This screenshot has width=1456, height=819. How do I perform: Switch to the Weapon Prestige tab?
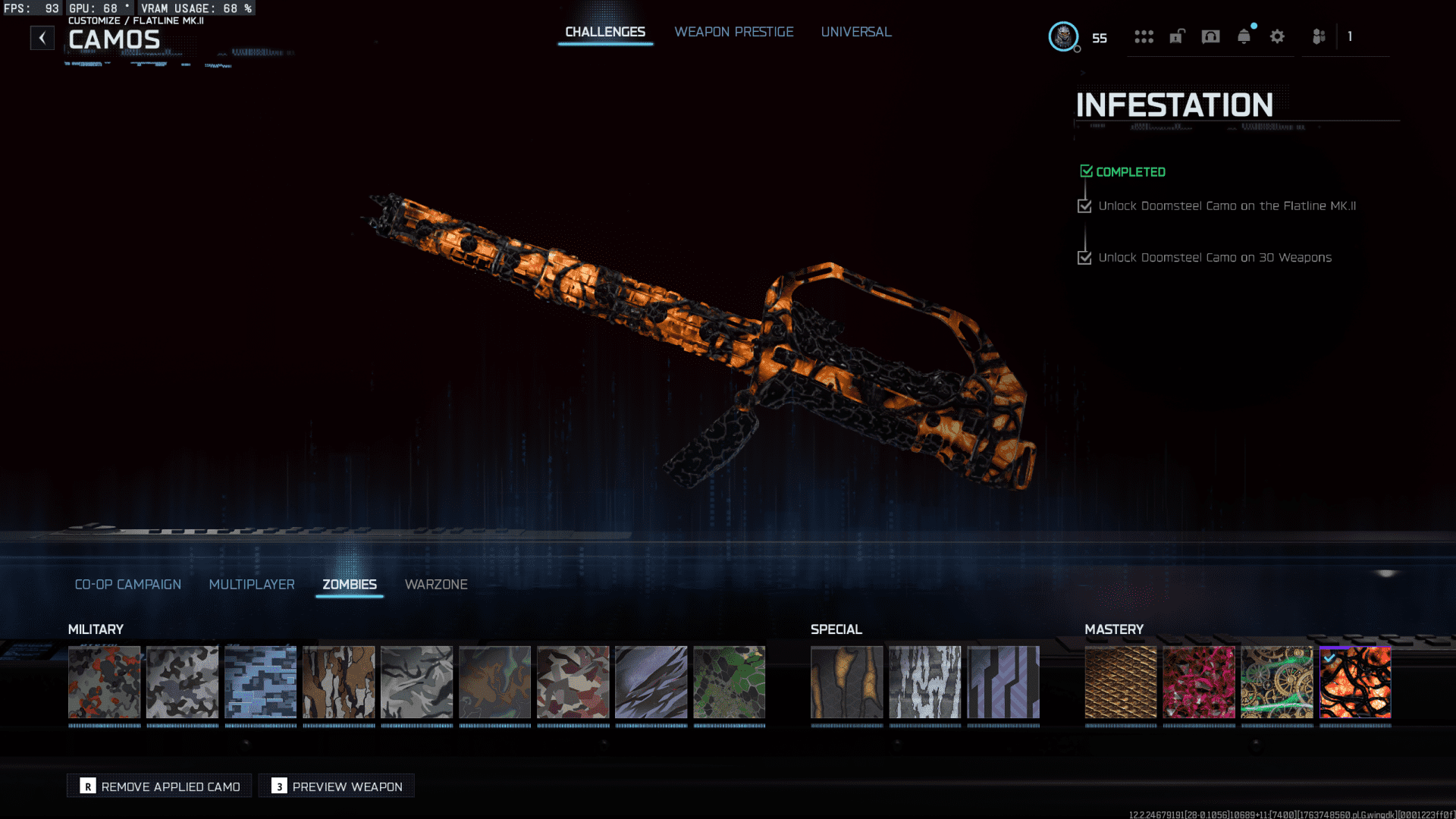point(733,32)
